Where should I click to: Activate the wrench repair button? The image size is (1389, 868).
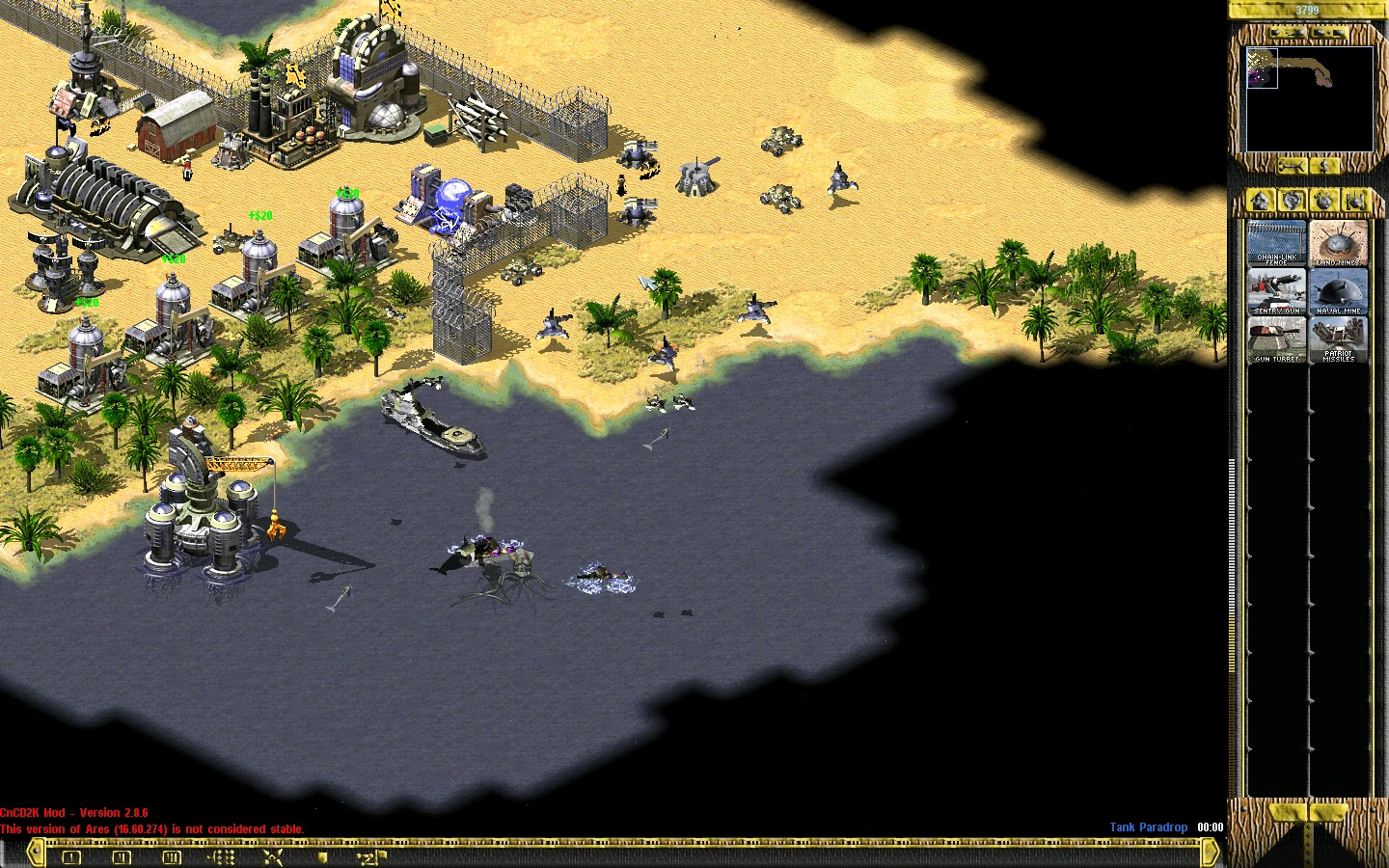tap(1291, 167)
